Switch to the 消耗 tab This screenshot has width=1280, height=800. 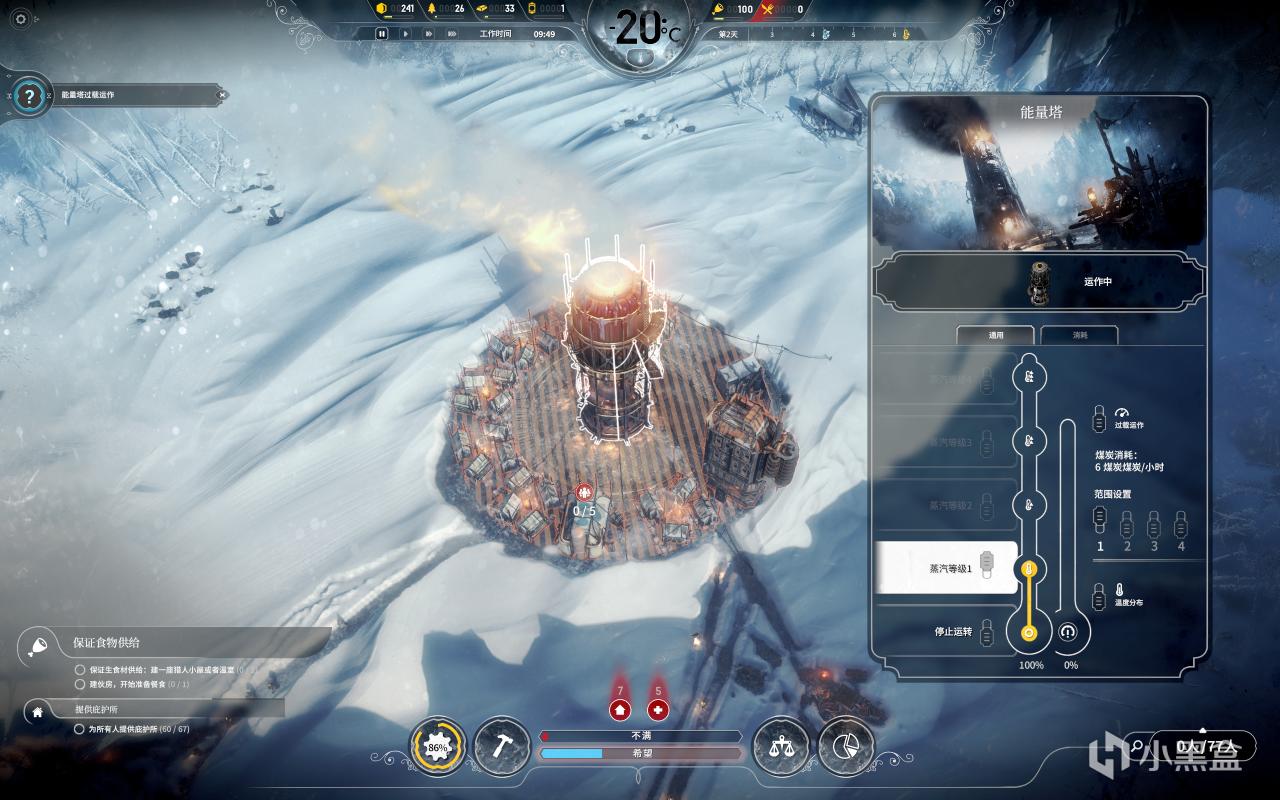[x=1079, y=336]
